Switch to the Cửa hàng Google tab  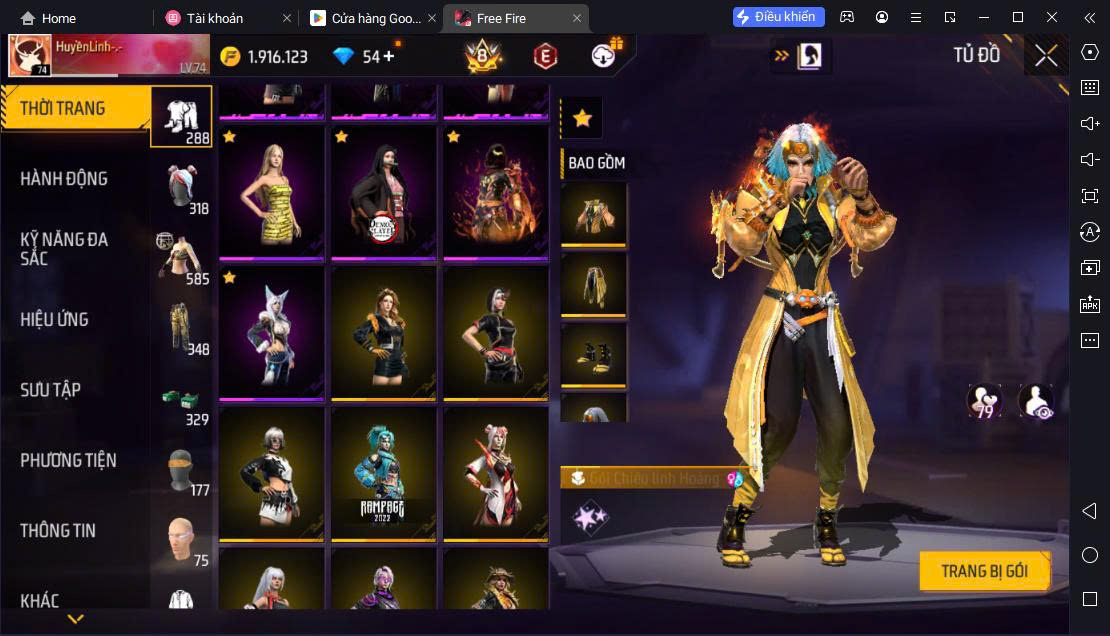[365, 18]
